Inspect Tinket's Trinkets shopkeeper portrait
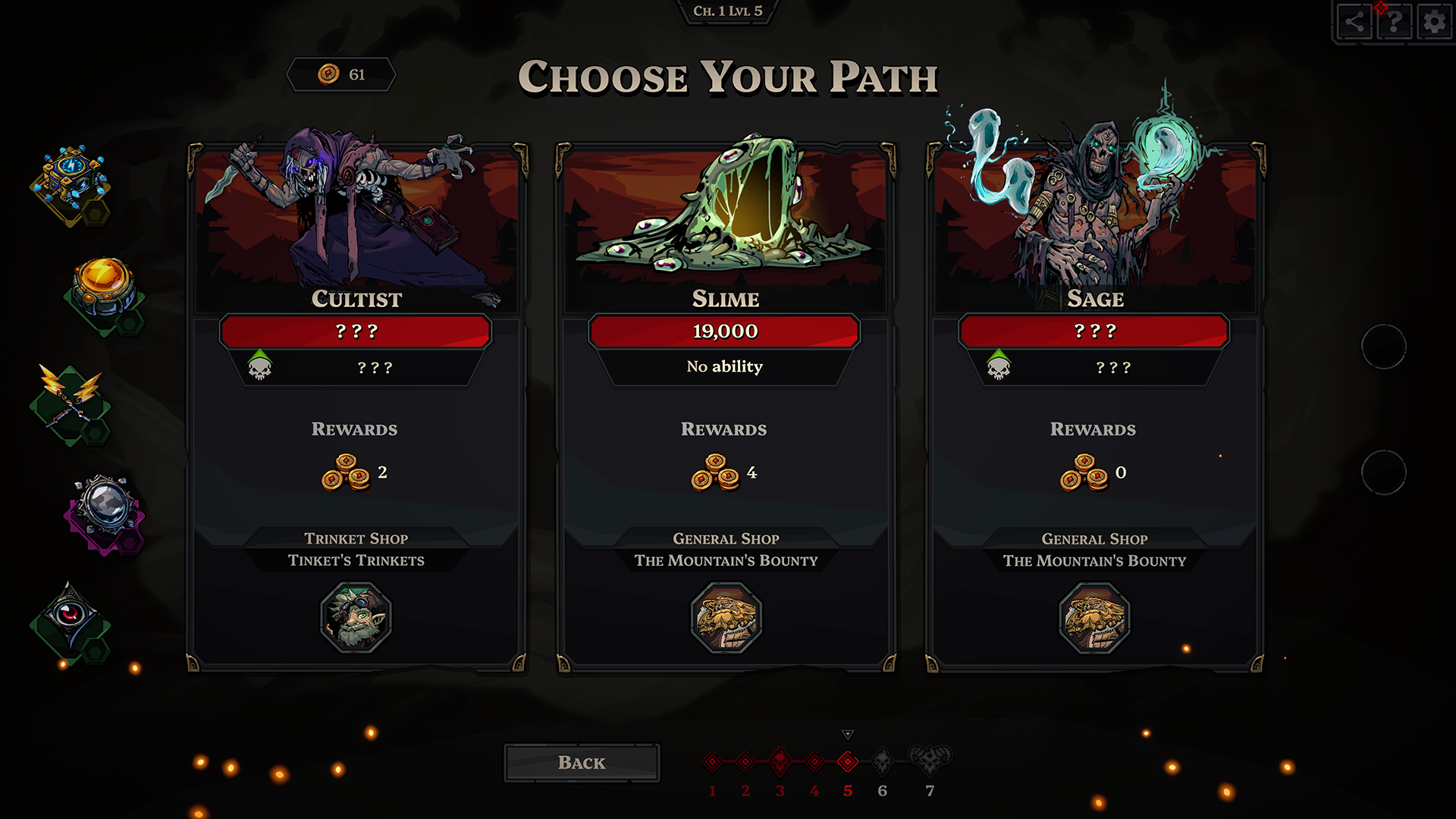This screenshot has height=819, width=1456. 356,617
